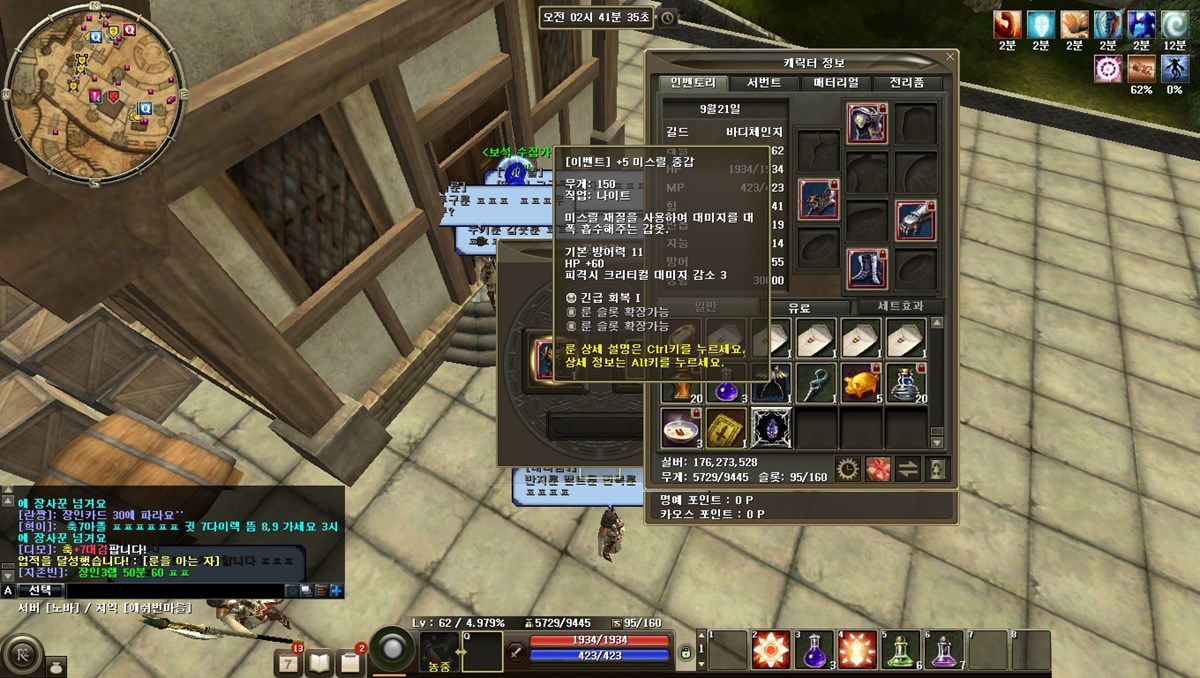Activate the orange starburst skill in slot 2
This screenshot has height=678, width=1200.
[771, 650]
